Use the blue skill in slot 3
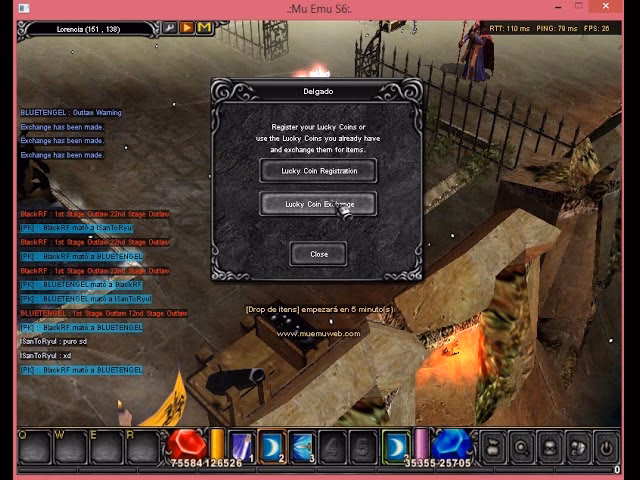Screen dimensions: 640x480 [302, 446]
